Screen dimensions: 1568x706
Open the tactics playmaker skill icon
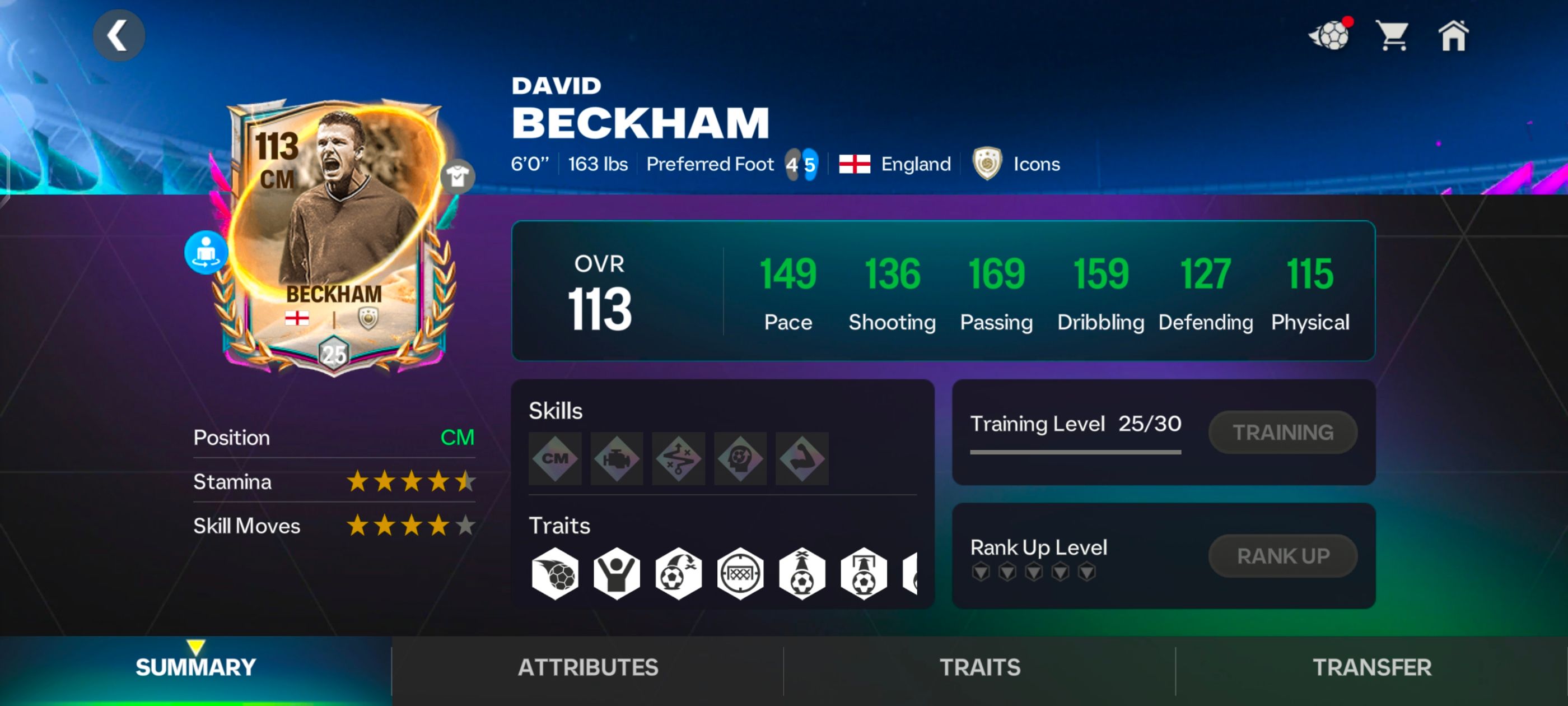(x=678, y=459)
